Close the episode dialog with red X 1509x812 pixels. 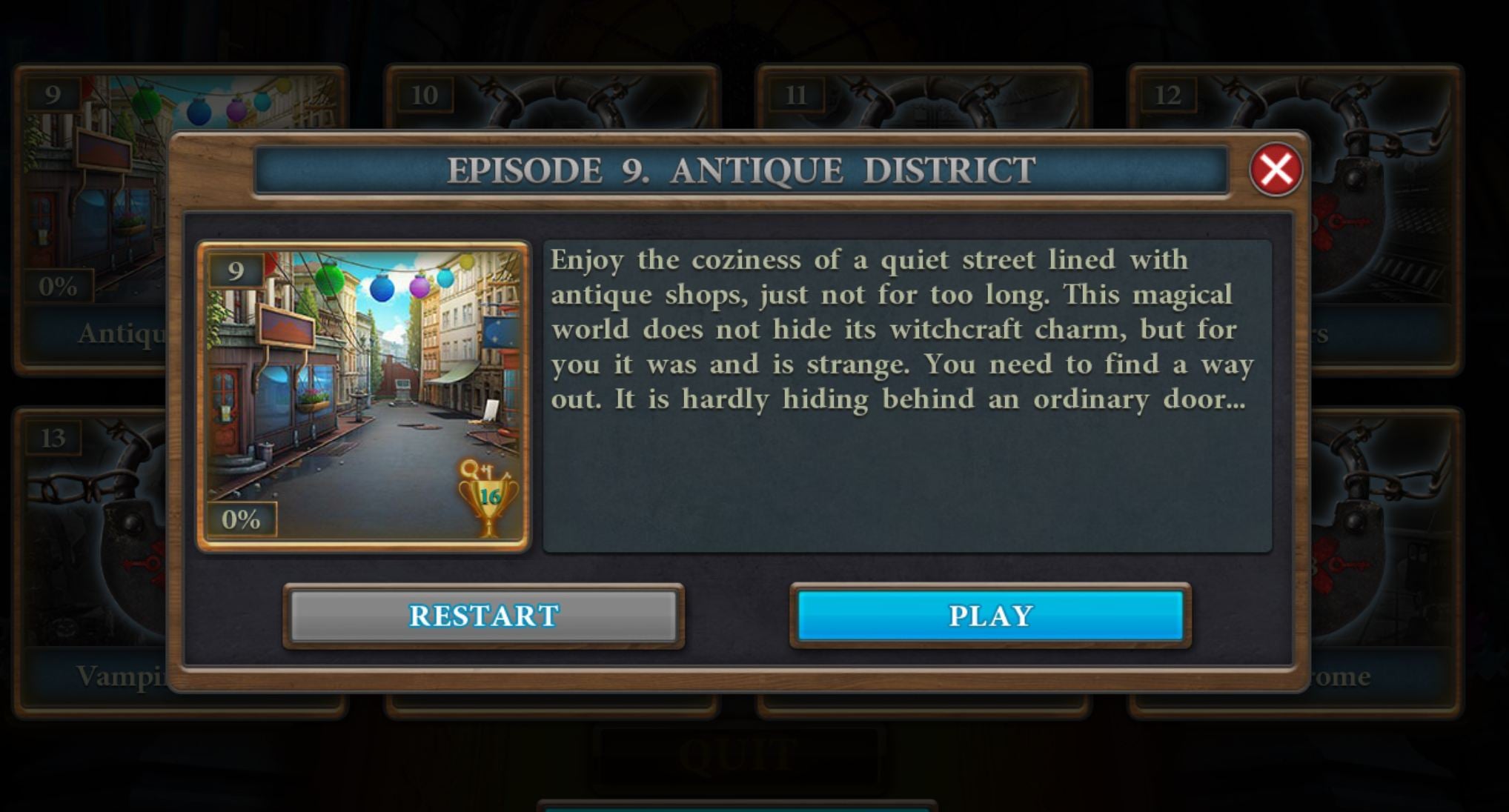1276,170
